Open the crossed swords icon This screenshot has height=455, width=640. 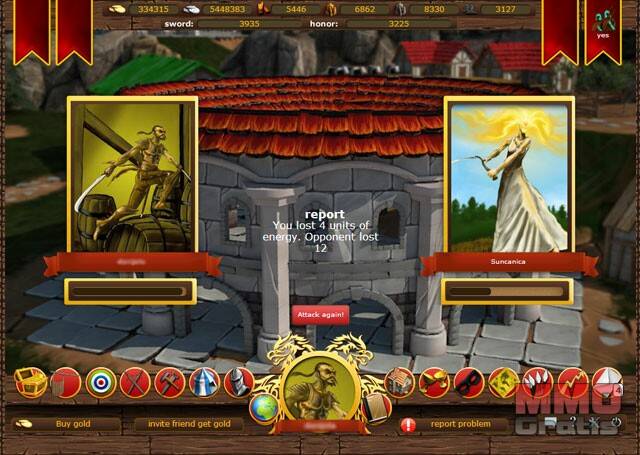click(x=135, y=382)
